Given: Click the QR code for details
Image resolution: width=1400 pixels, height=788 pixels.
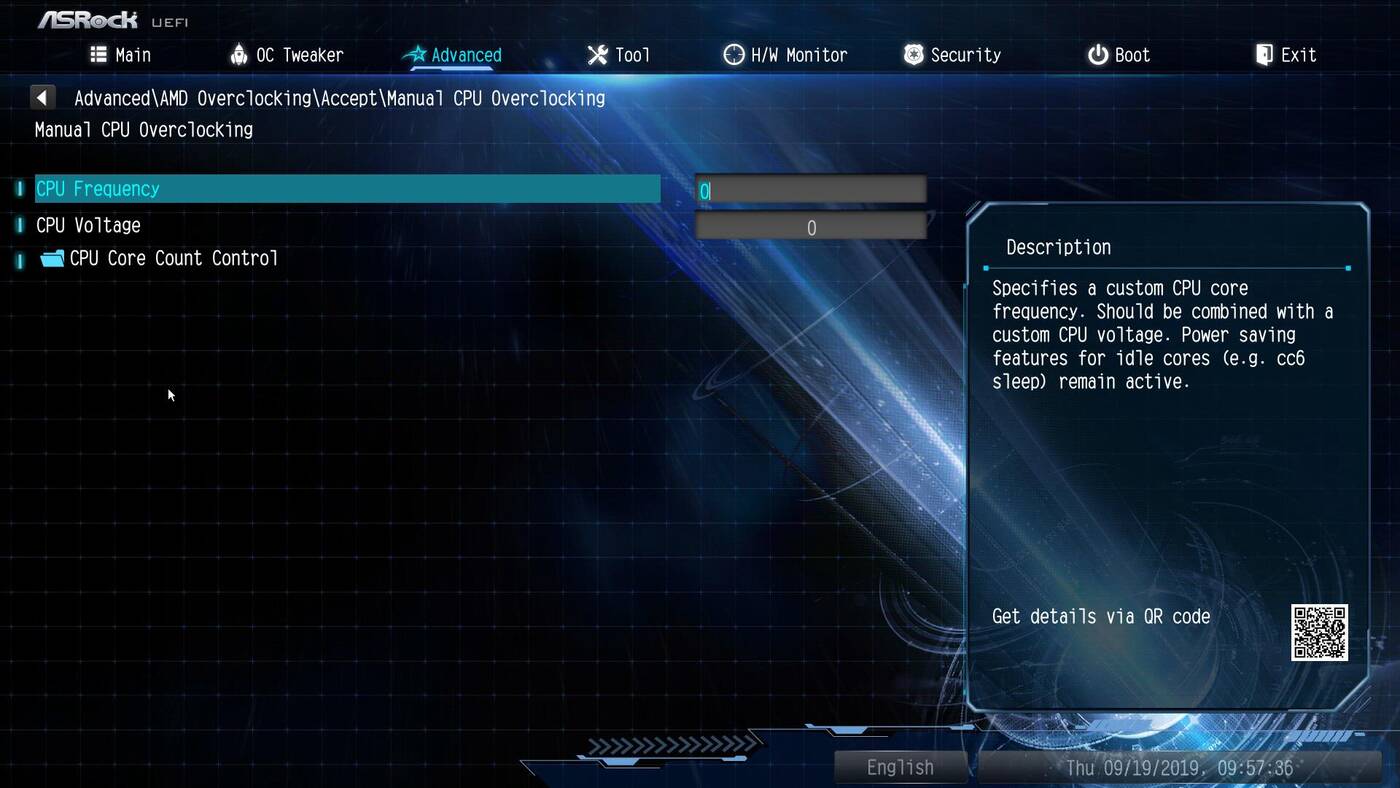Looking at the screenshot, I should [x=1319, y=632].
